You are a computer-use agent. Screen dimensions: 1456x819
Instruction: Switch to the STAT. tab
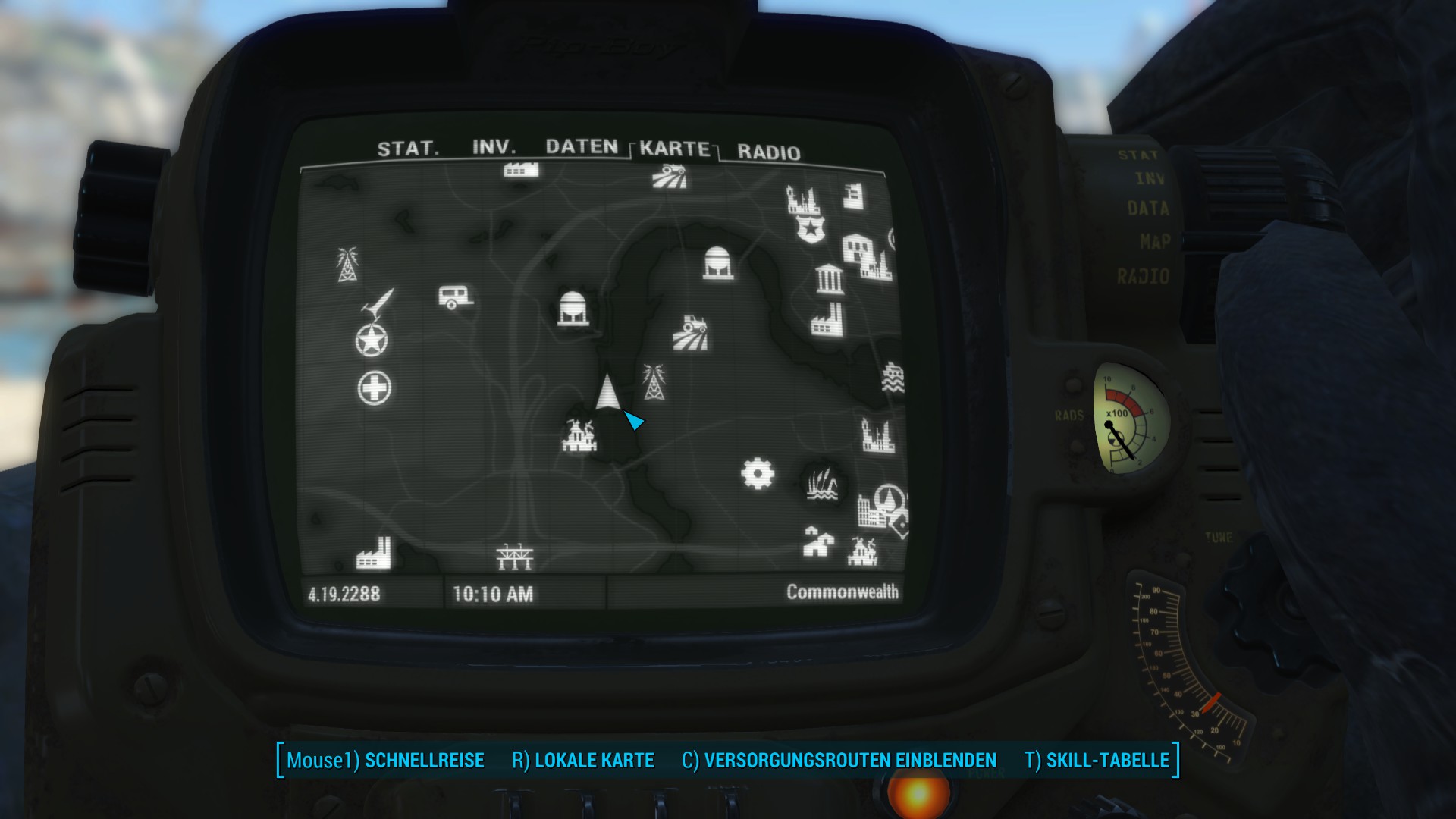click(x=408, y=148)
